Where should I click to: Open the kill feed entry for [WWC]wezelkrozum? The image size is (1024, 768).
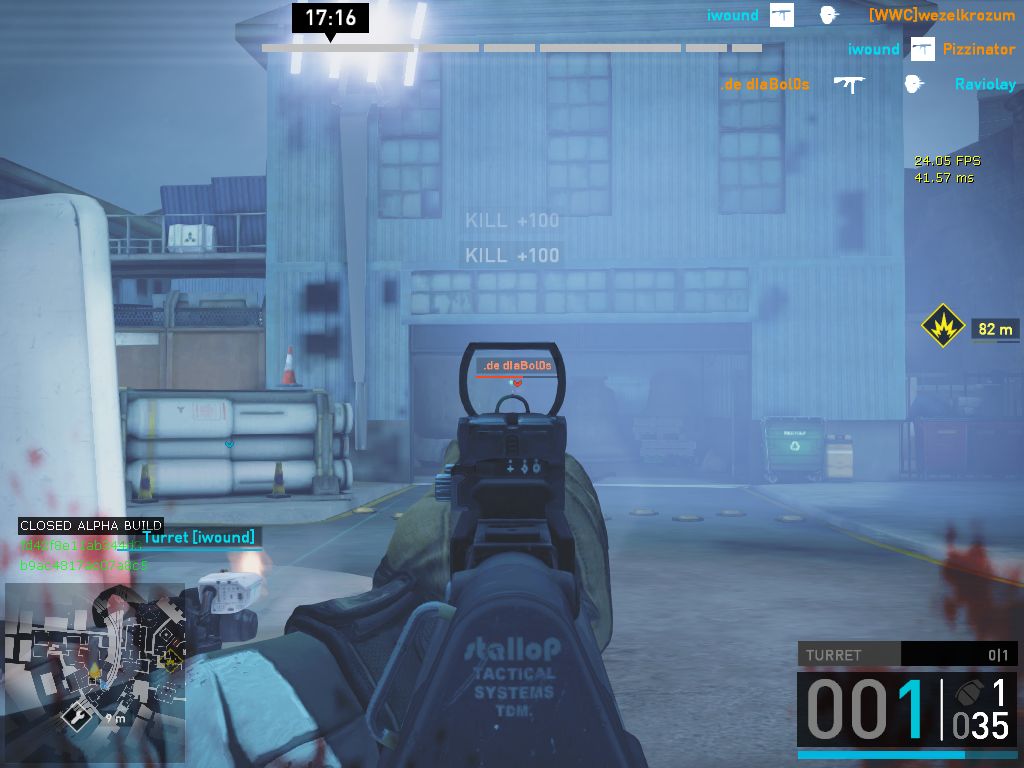click(941, 15)
